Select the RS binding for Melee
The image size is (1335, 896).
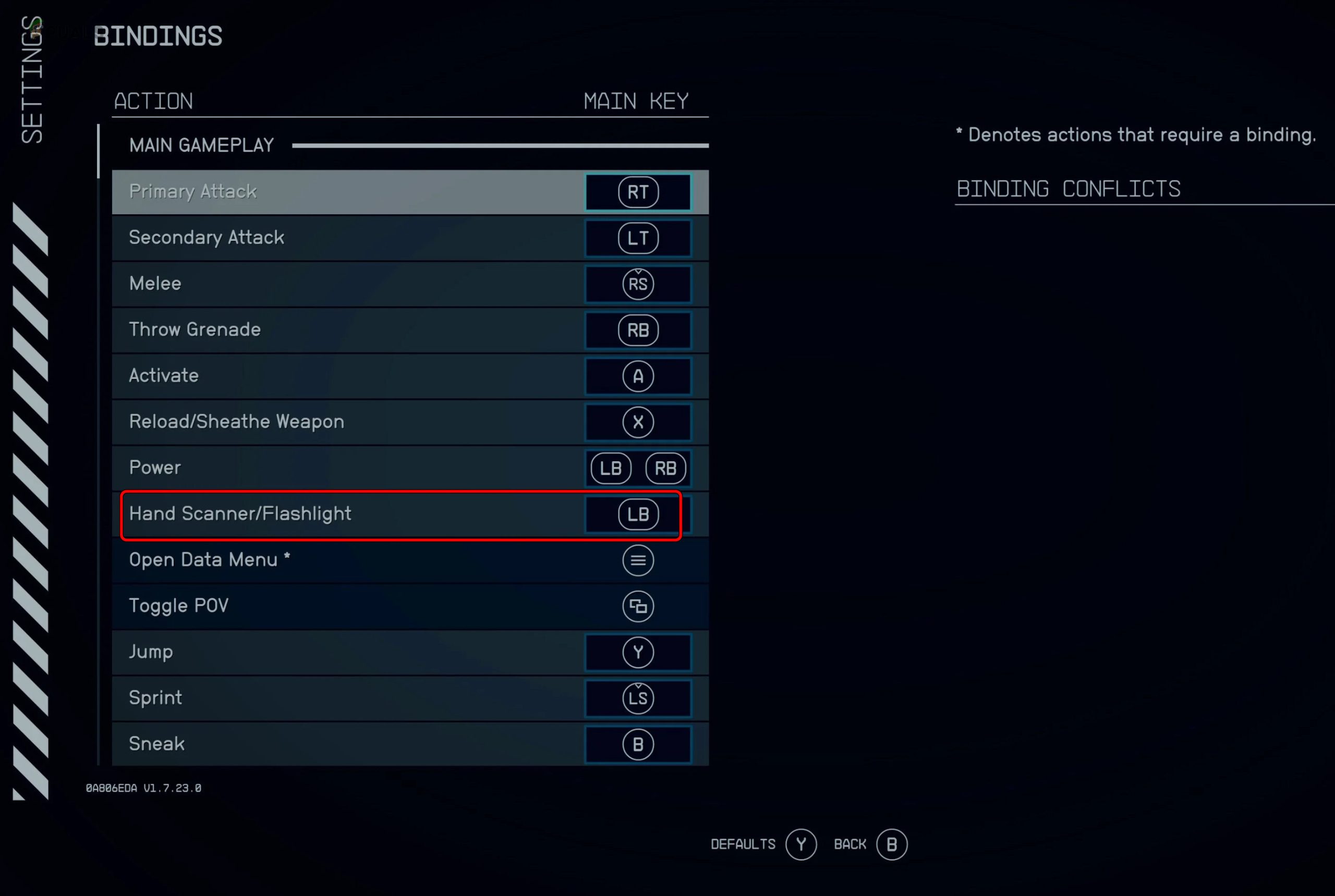tap(638, 284)
